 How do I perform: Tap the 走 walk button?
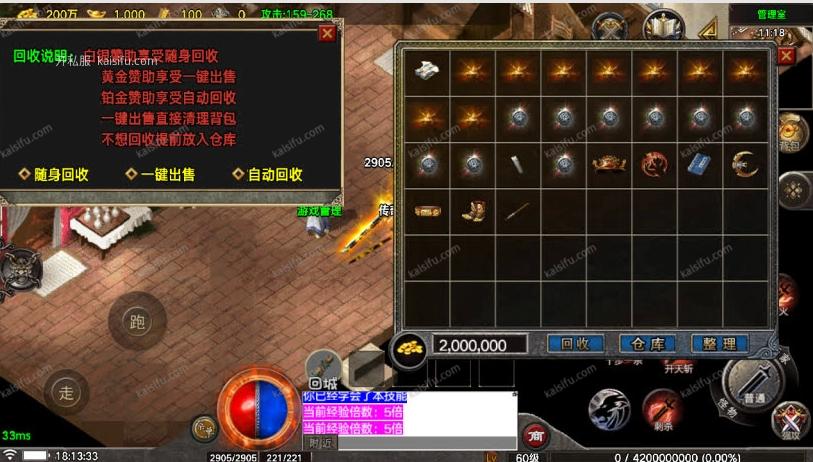coord(67,392)
